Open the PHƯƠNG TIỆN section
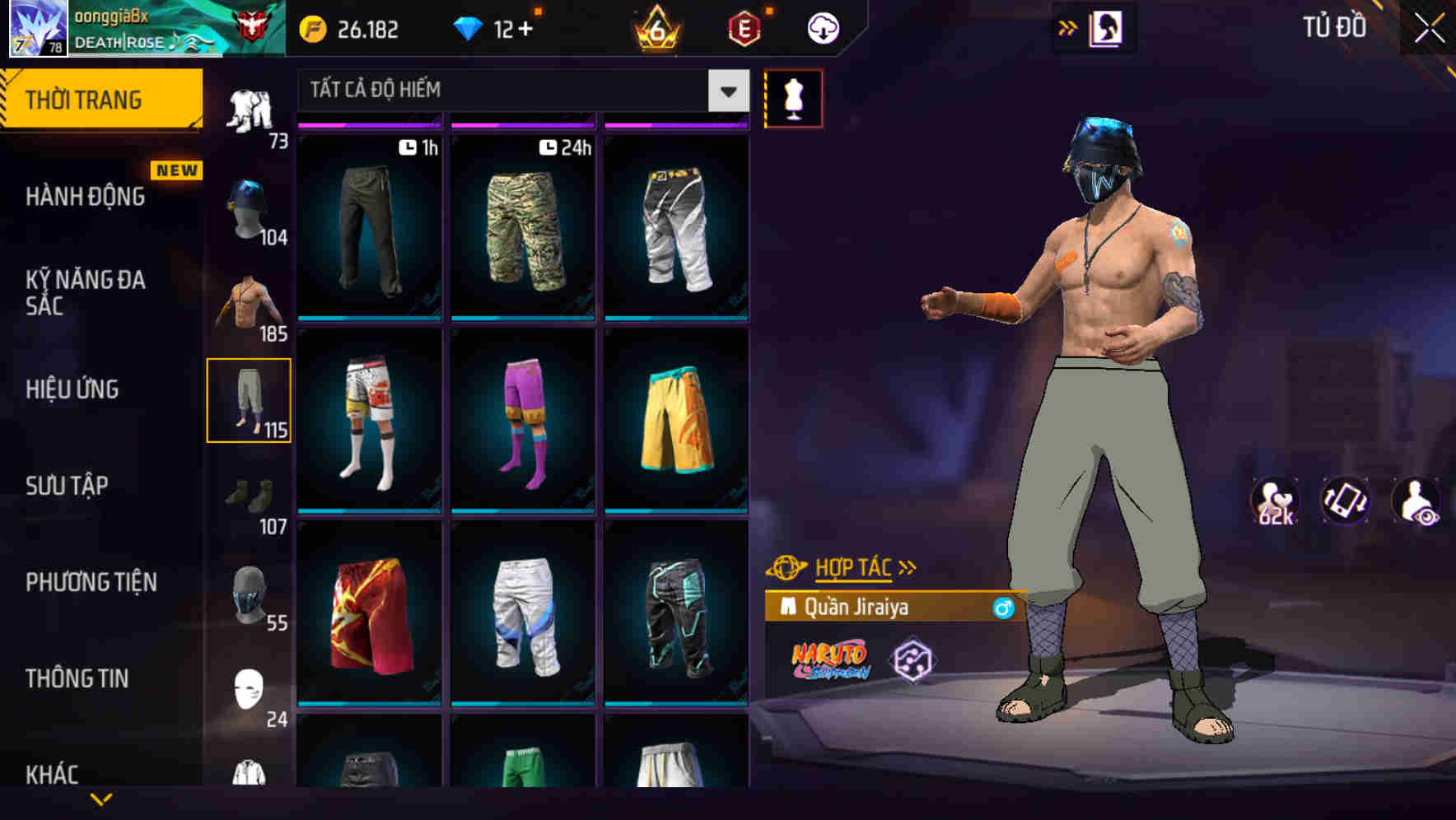Image resolution: width=1456 pixels, height=820 pixels. pyautogui.click(x=91, y=582)
